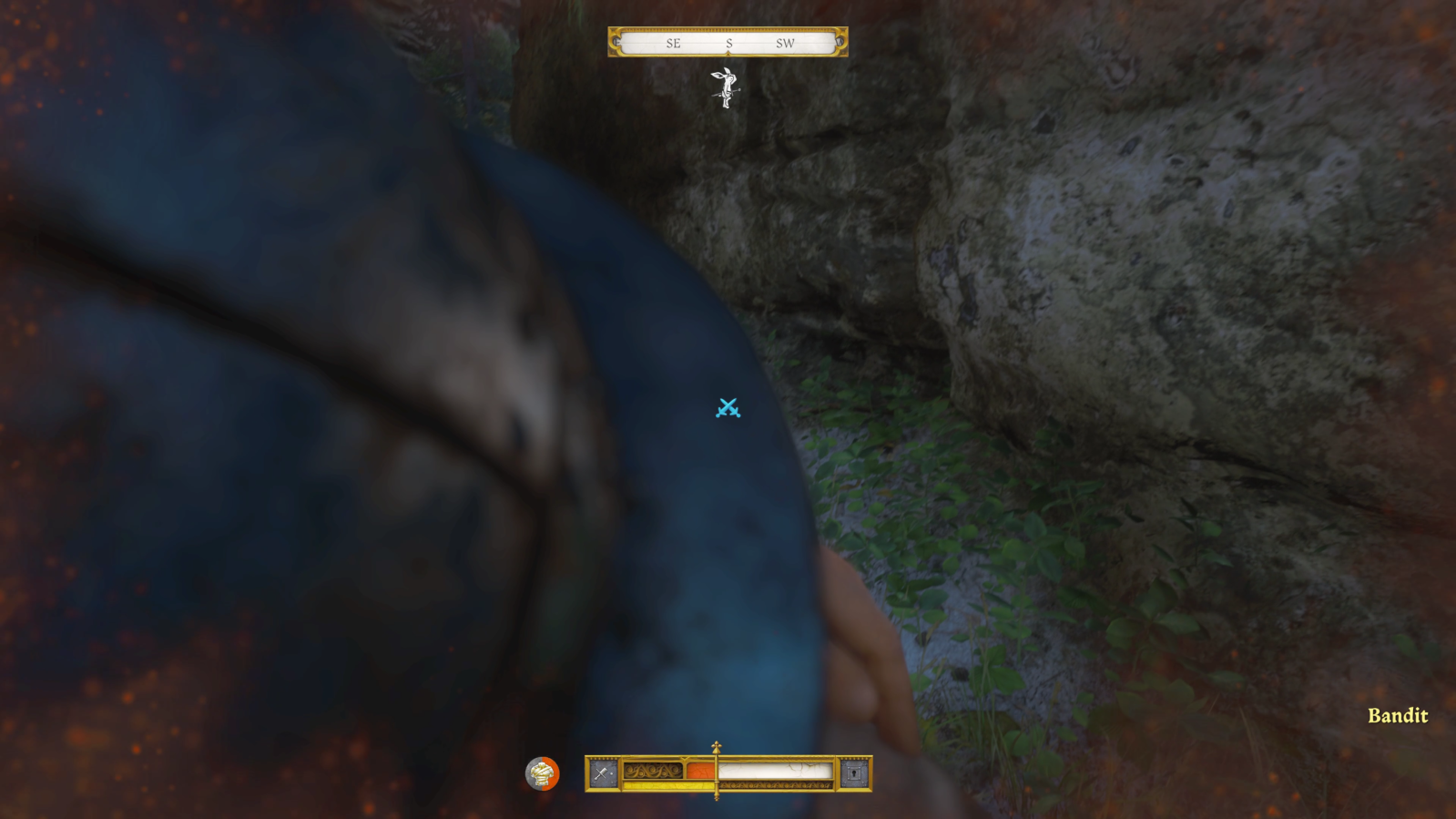
Task: Click the decorative corner flourish of the compass frame
Action: pos(614,30)
